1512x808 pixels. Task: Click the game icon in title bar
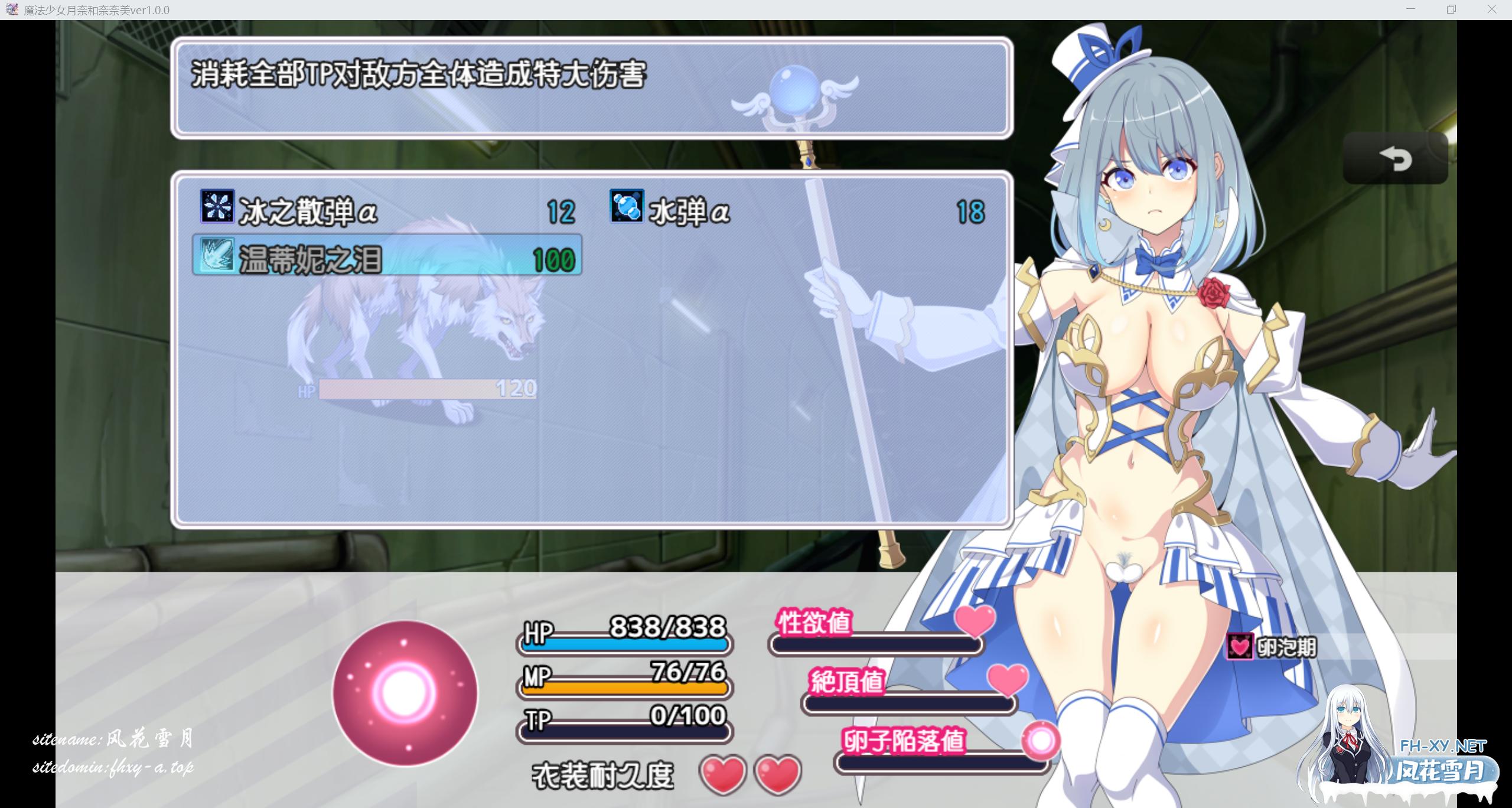click(12, 9)
